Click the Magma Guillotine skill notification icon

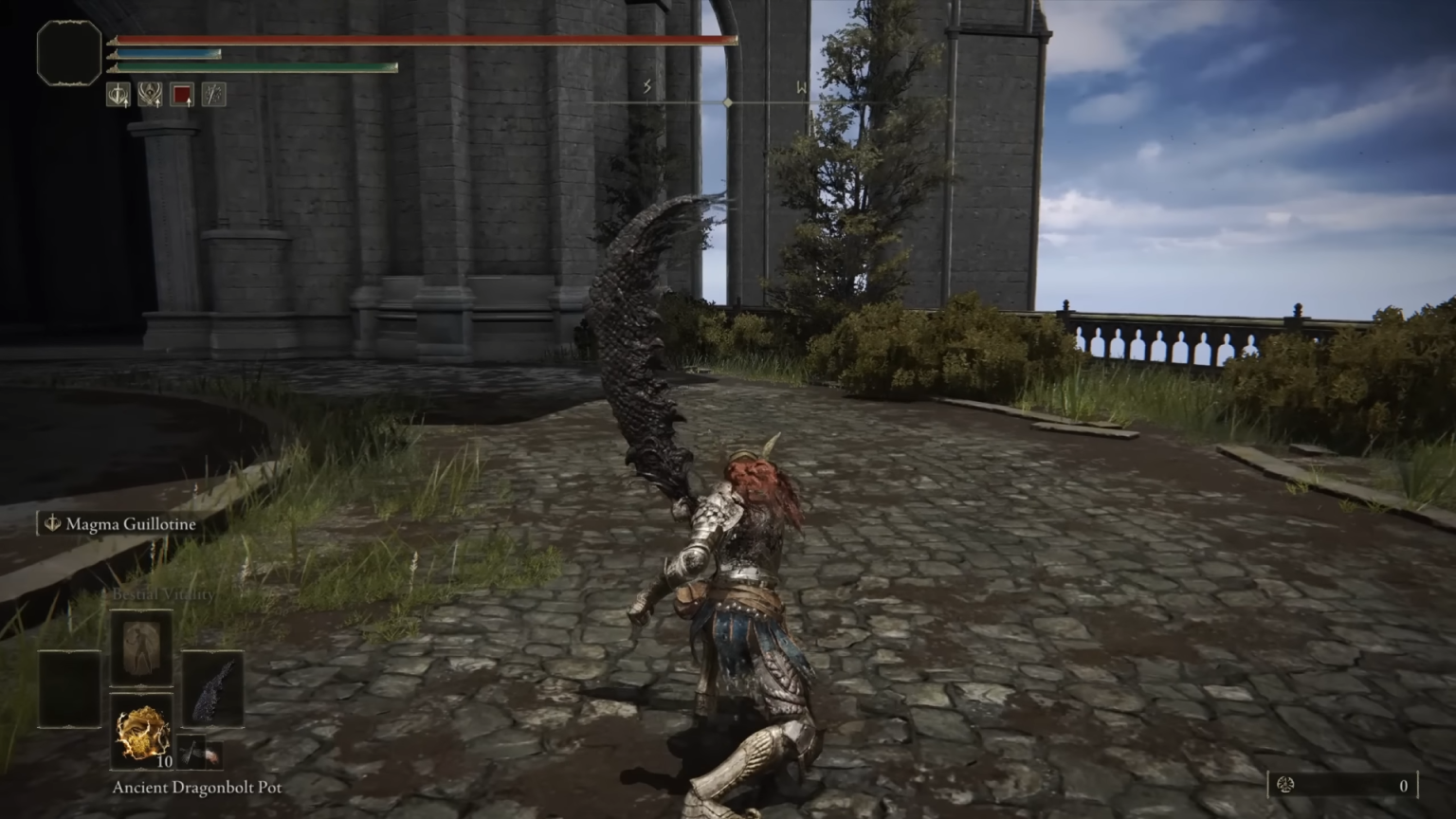51,523
